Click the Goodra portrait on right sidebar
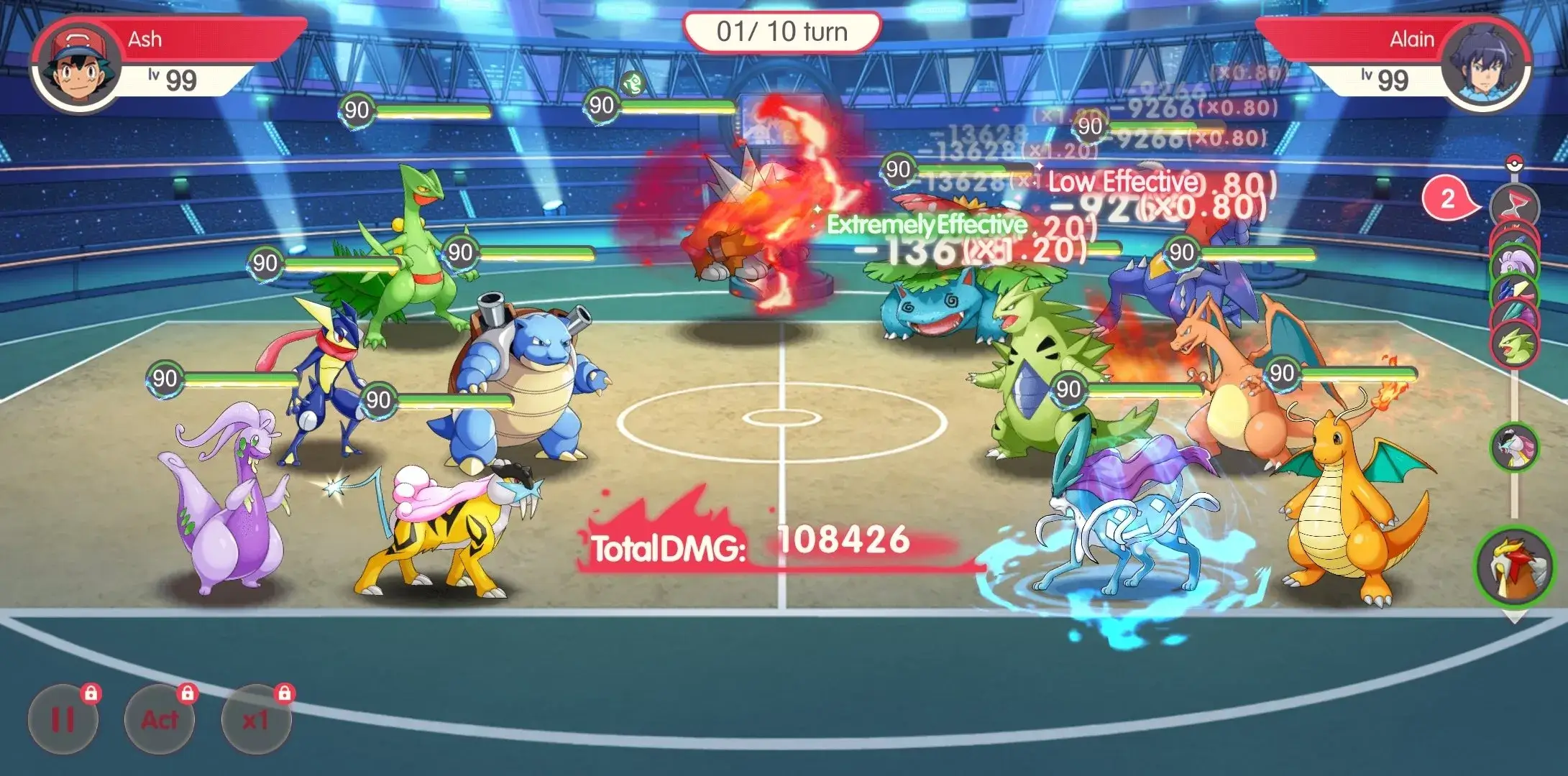Screen dimensions: 1568x776 click(x=1517, y=262)
